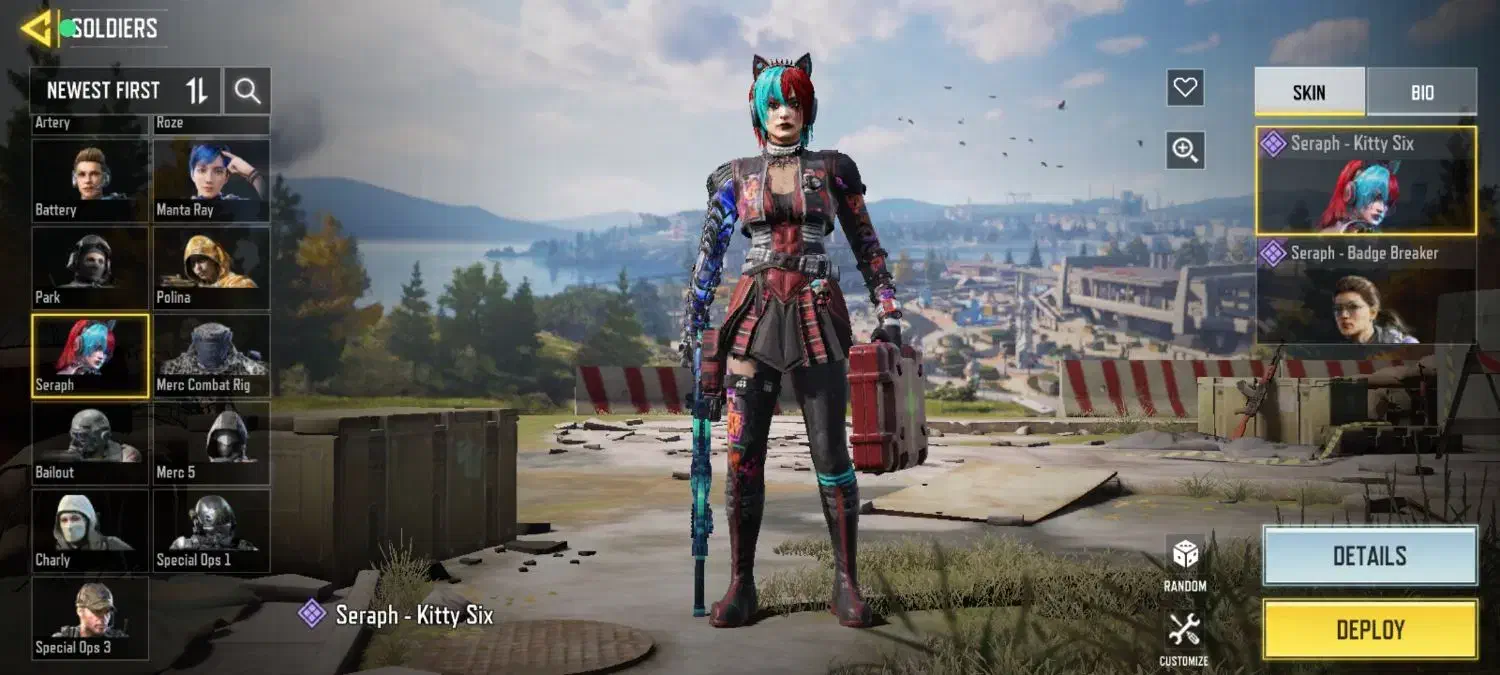Select Special Ops 3 soldier
The image size is (1500, 675).
(x=90, y=618)
